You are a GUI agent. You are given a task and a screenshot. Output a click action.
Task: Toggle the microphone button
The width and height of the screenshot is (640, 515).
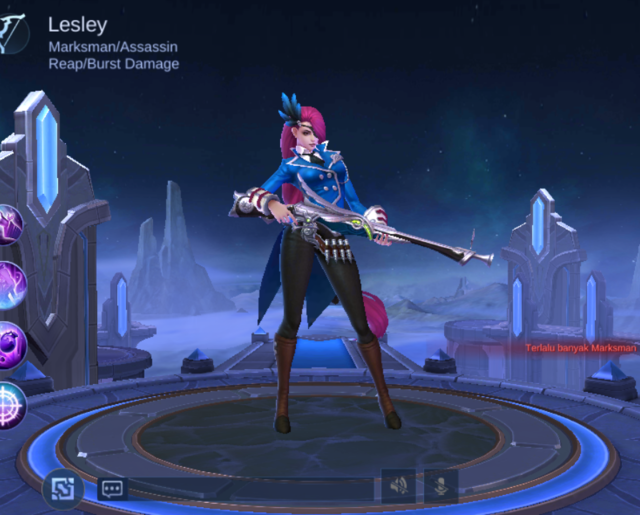tap(440, 486)
